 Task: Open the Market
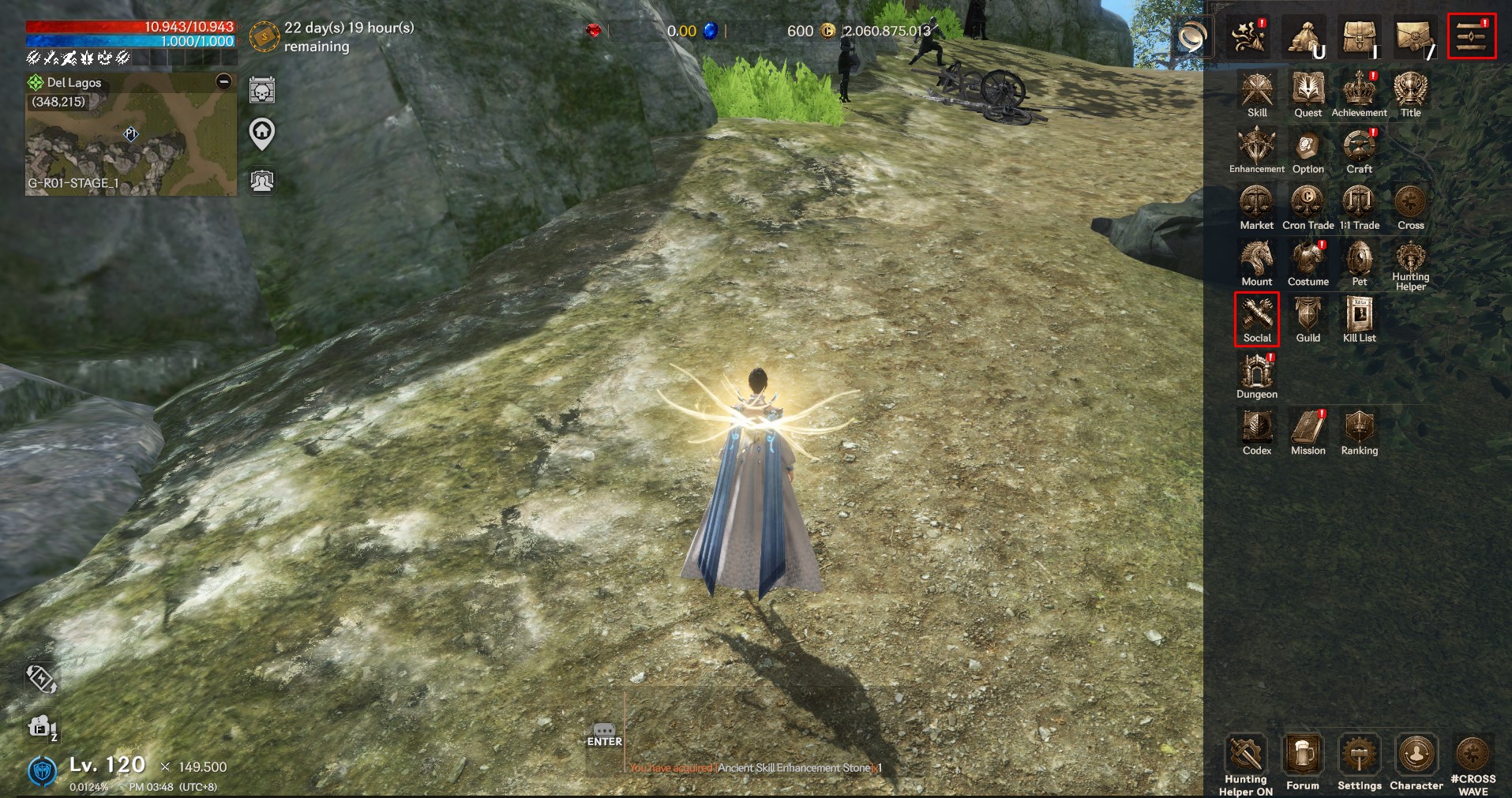tap(1256, 205)
